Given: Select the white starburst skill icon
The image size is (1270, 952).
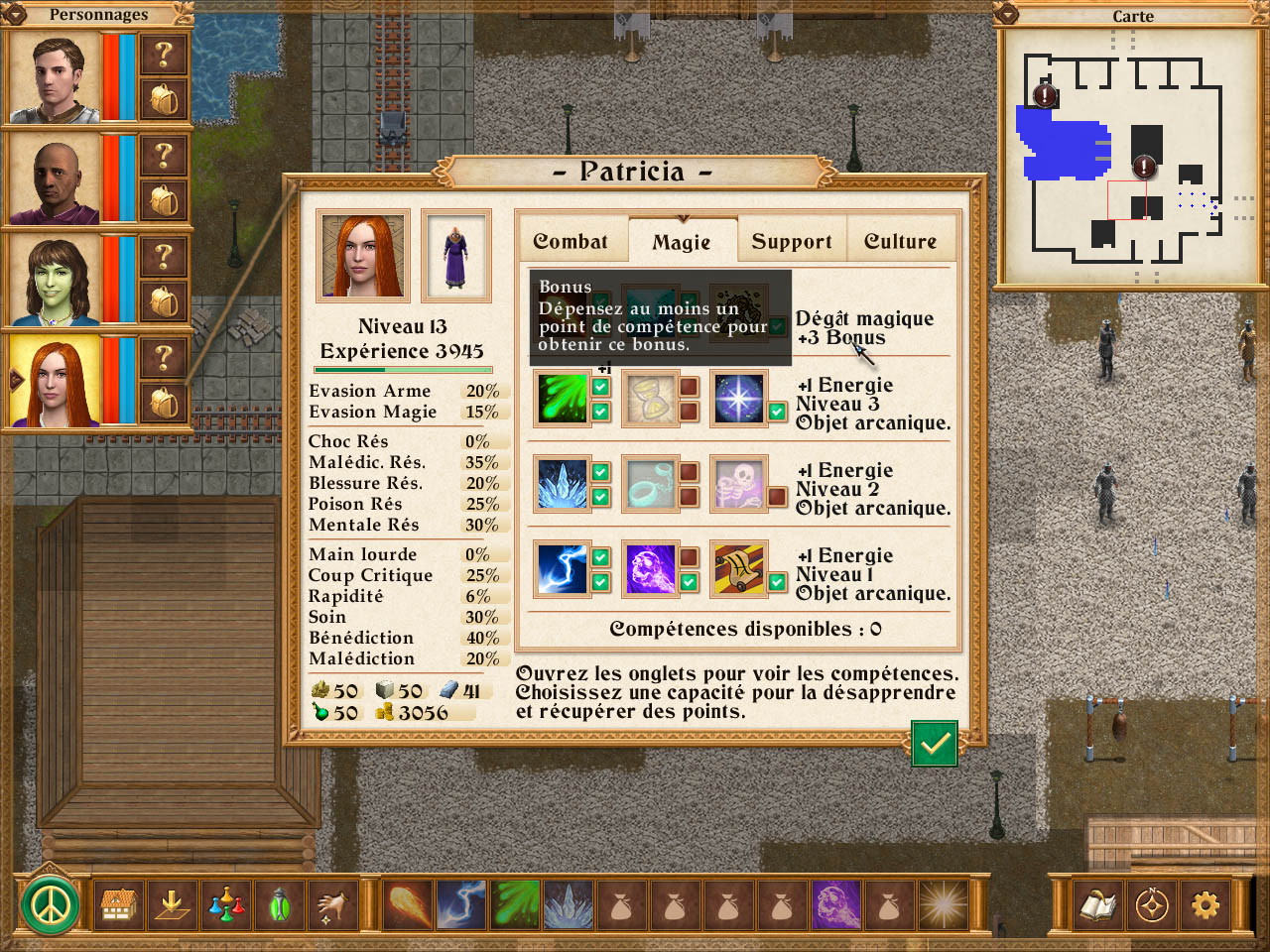Looking at the screenshot, I should coord(738,399).
